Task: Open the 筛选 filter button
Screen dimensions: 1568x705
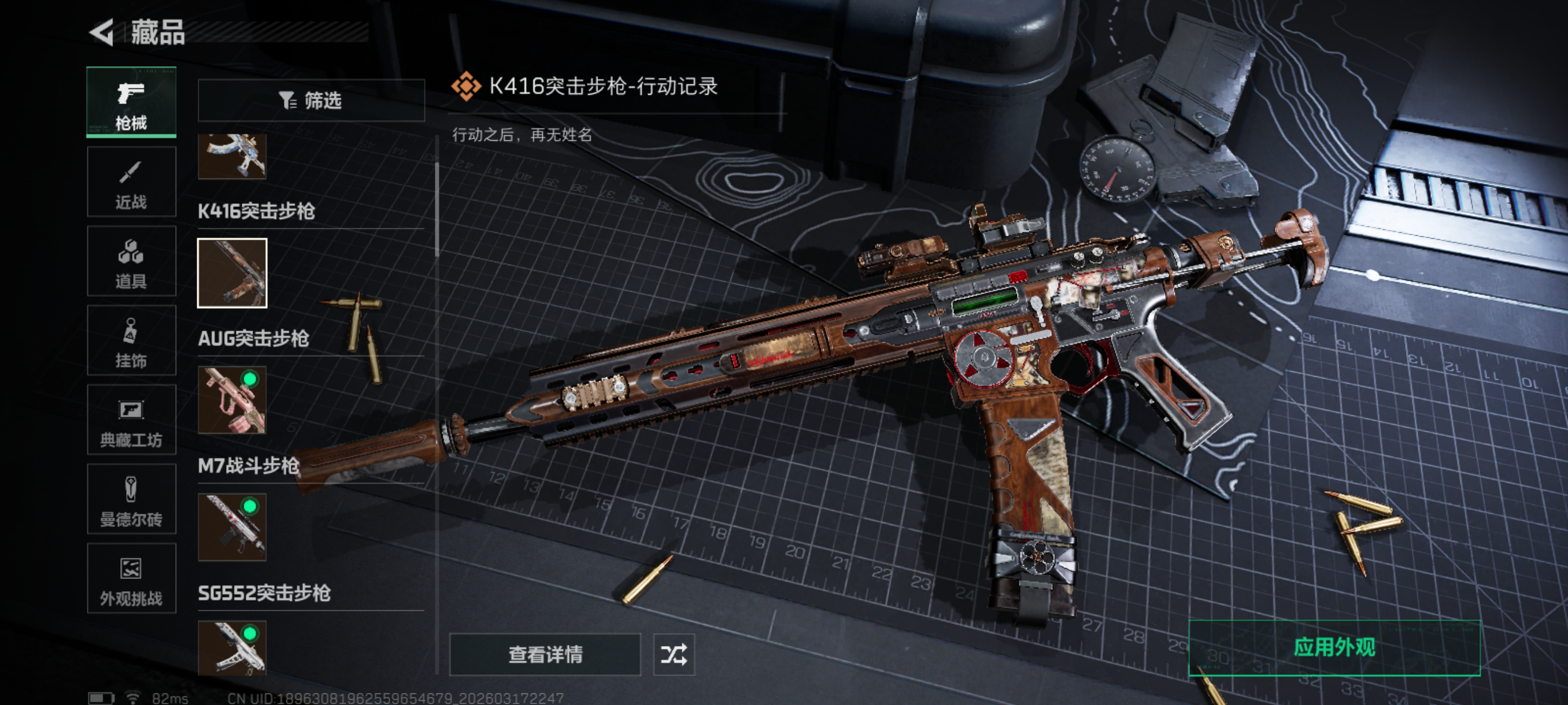Action: pyautogui.click(x=311, y=101)
